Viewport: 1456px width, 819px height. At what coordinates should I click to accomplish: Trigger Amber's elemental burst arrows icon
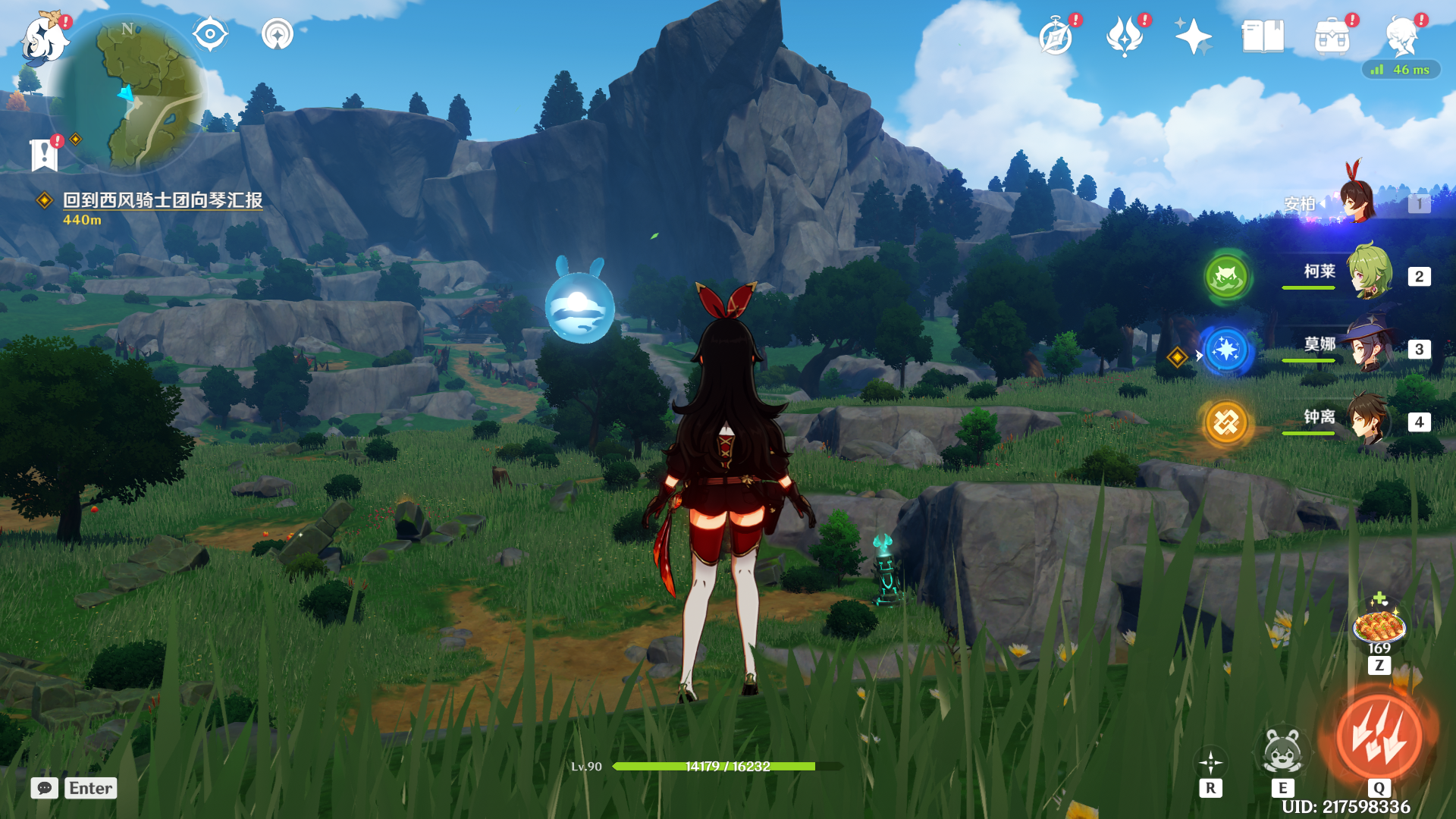click(1379, 737)
